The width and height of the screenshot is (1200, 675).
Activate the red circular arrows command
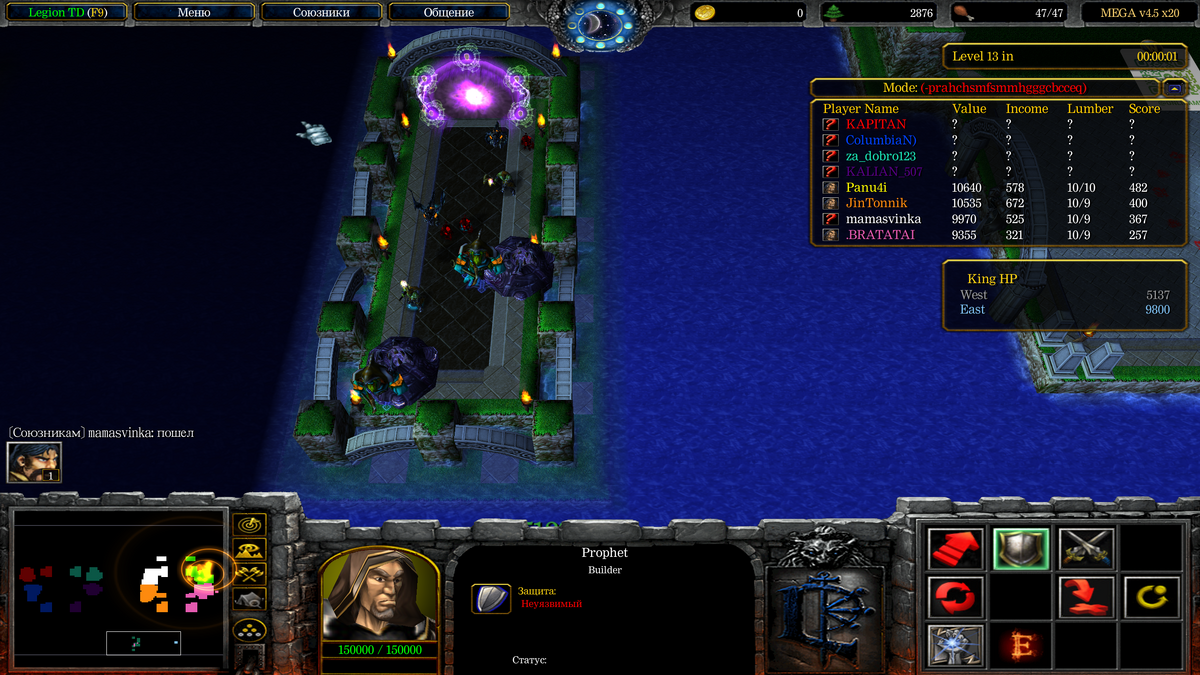(956, 597)
